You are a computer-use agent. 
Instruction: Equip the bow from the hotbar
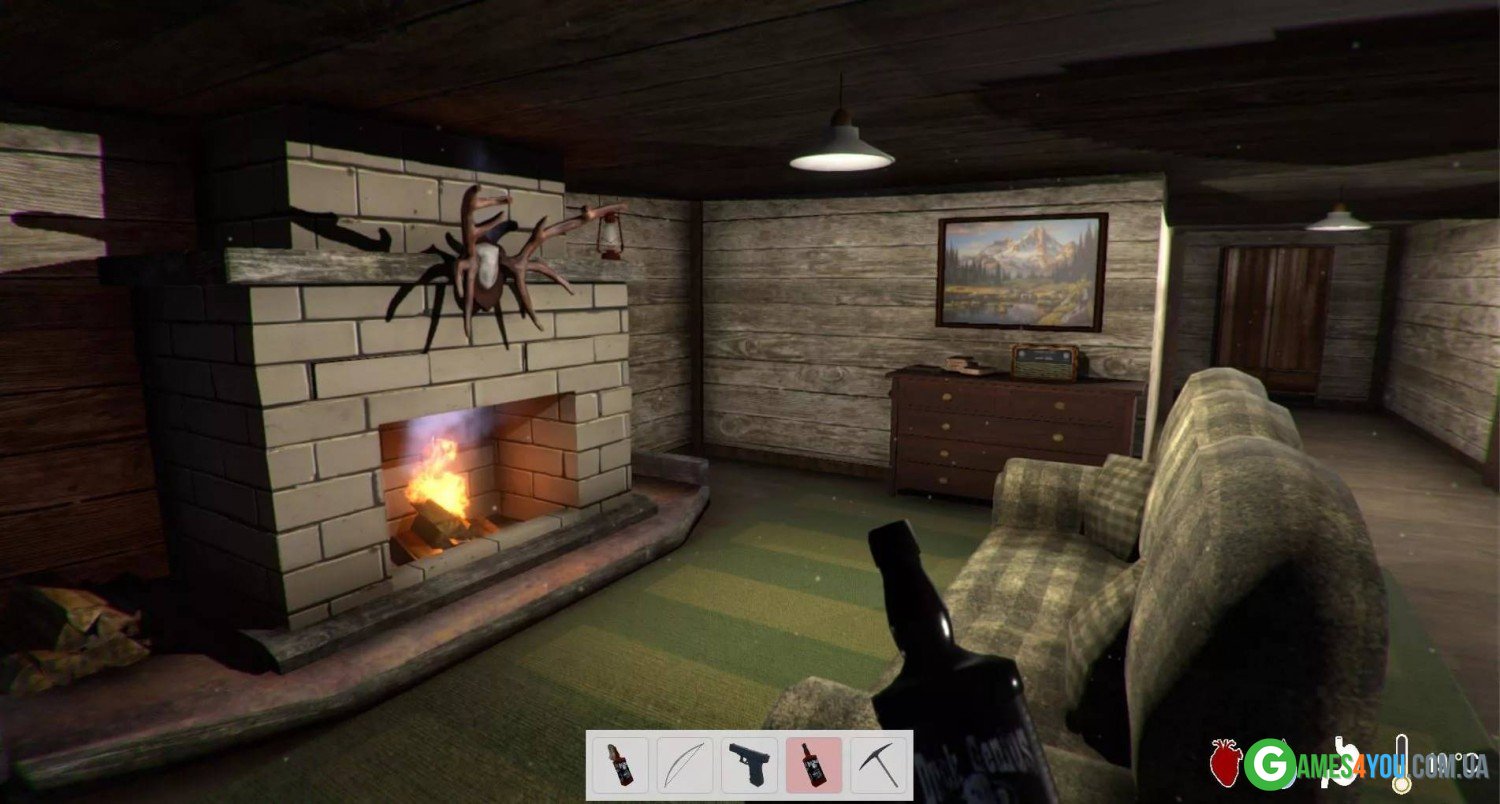coord(685,765)
